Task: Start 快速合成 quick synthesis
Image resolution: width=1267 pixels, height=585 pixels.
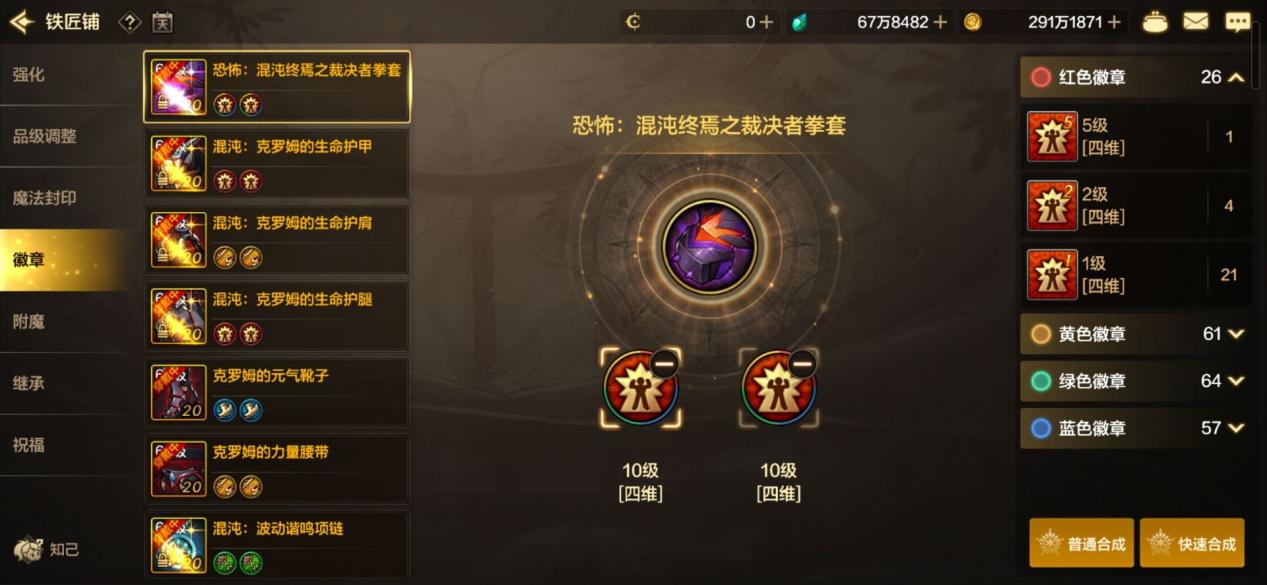Action: tap(1192, 543)
